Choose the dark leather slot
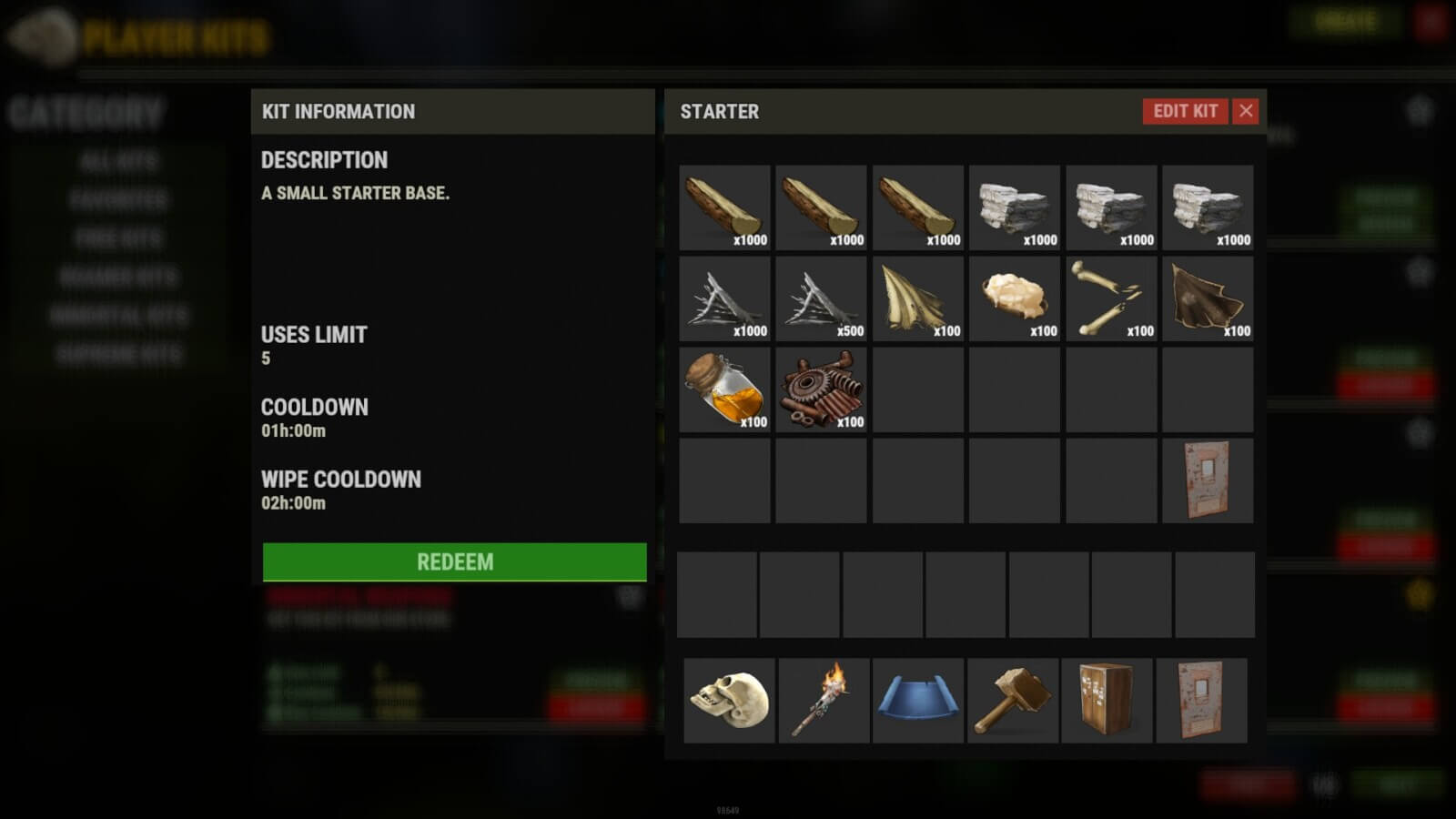The height and width of the screenshot is (819, 1456). [x=1208, y=298]
